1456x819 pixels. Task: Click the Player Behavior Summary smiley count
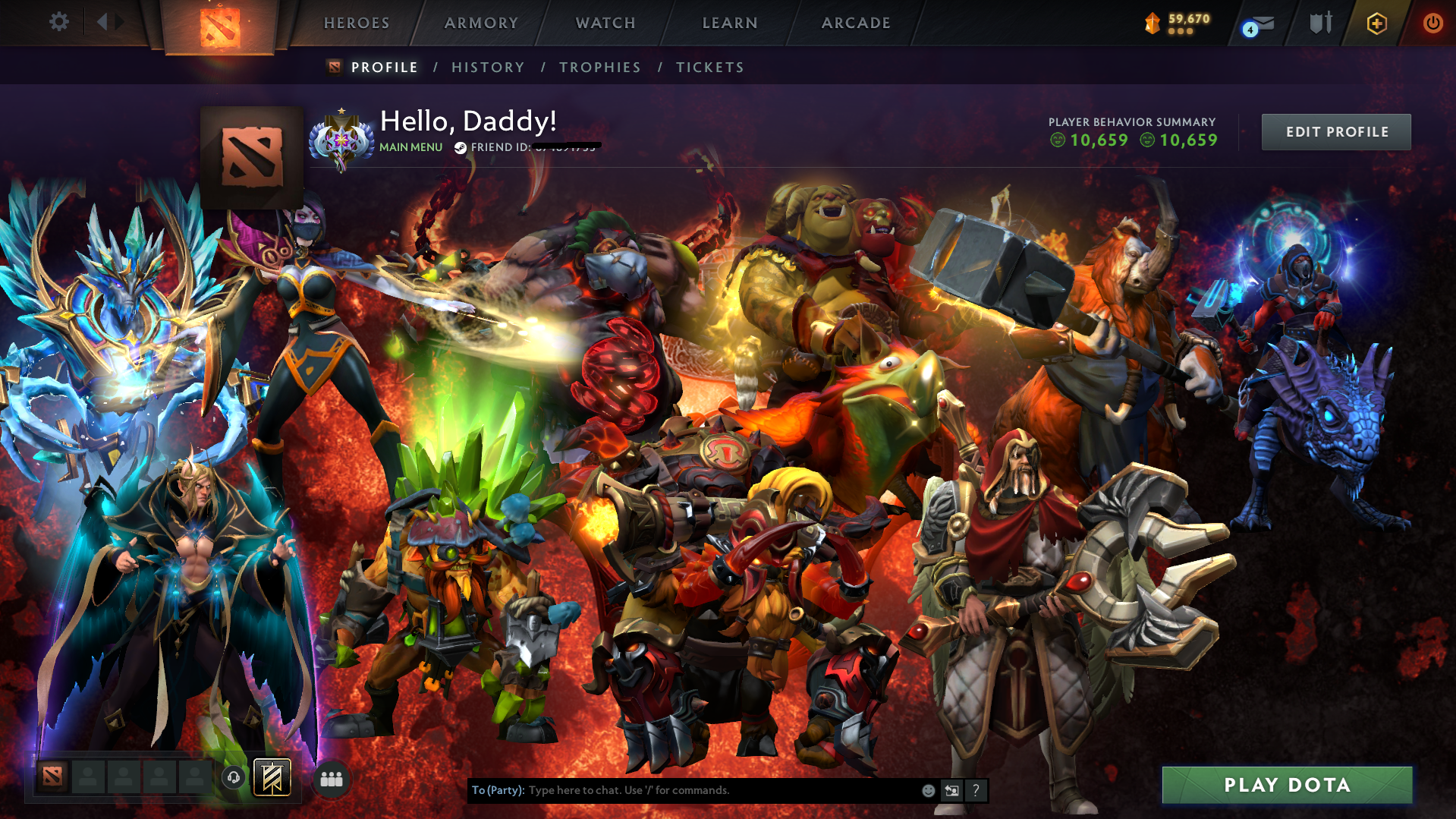[x=1090, y=140]
